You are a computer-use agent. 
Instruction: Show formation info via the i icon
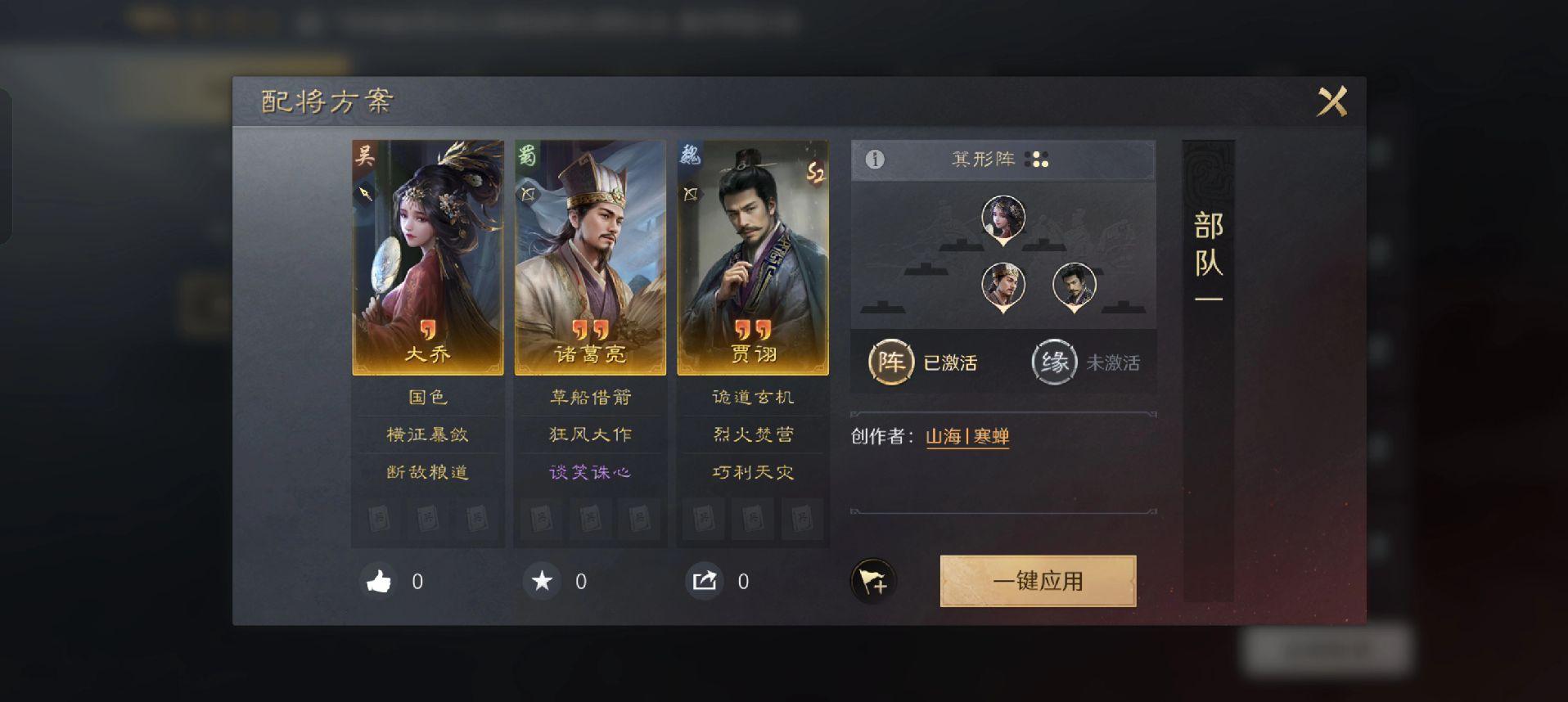[x=875, y=160]
